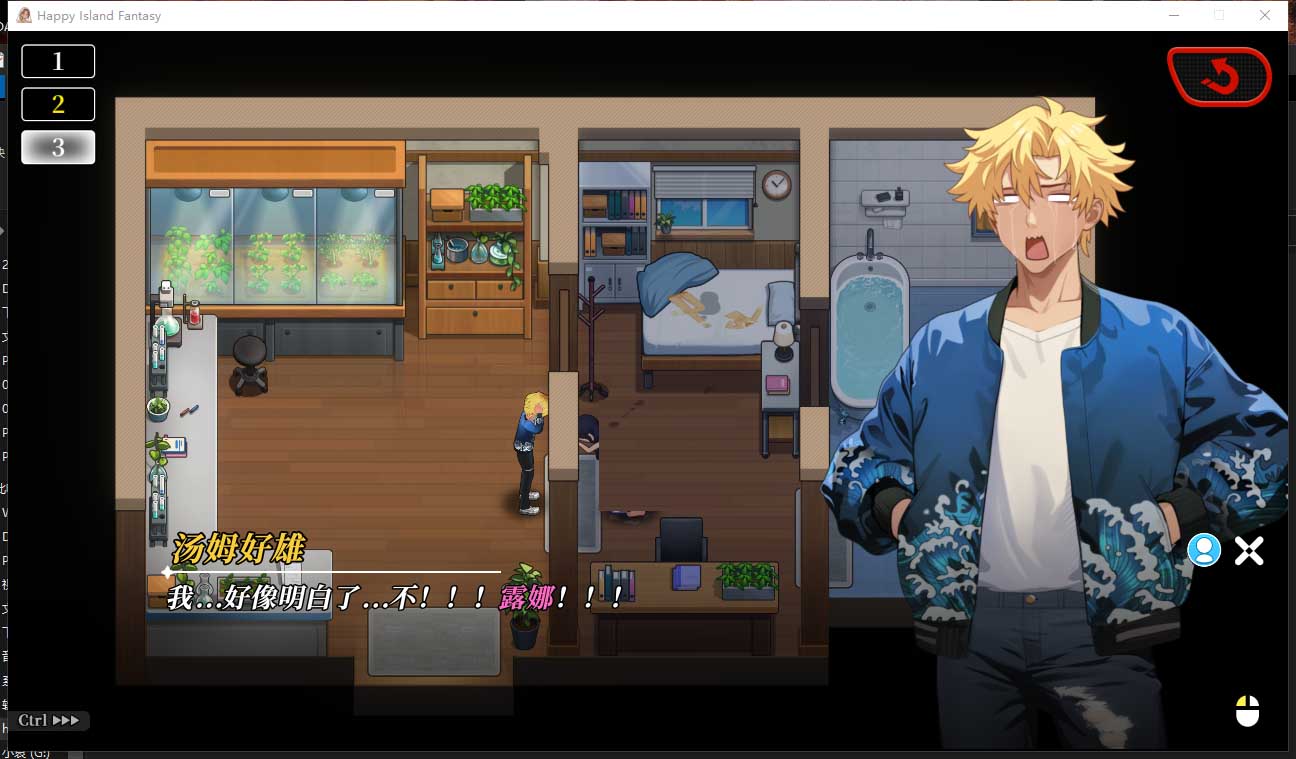
Task: Select dialogue choice 2
Action: click(x=57, y=103)
